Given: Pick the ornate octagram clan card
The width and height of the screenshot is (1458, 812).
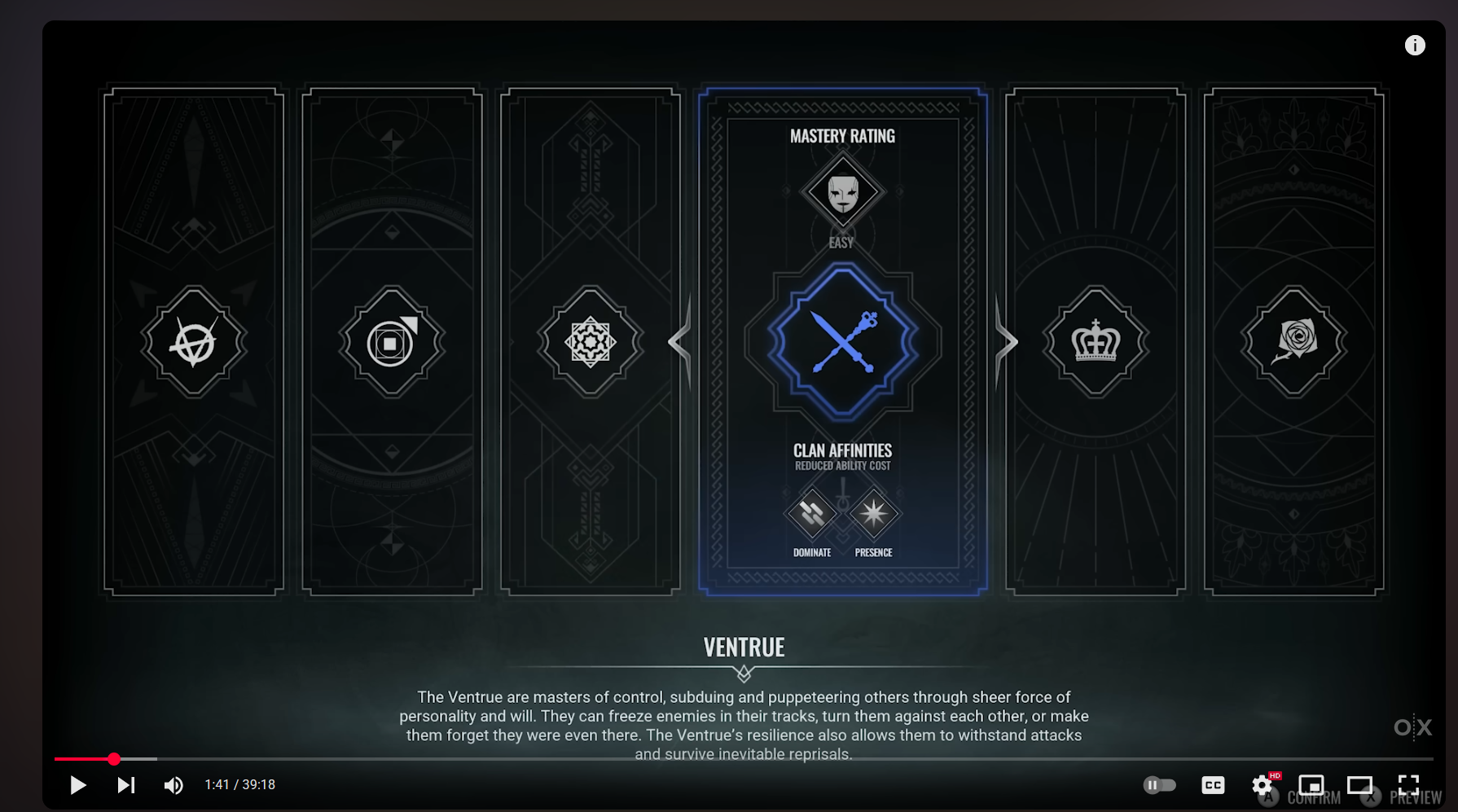Looking at the screenshot, I should tap(591, 342).
